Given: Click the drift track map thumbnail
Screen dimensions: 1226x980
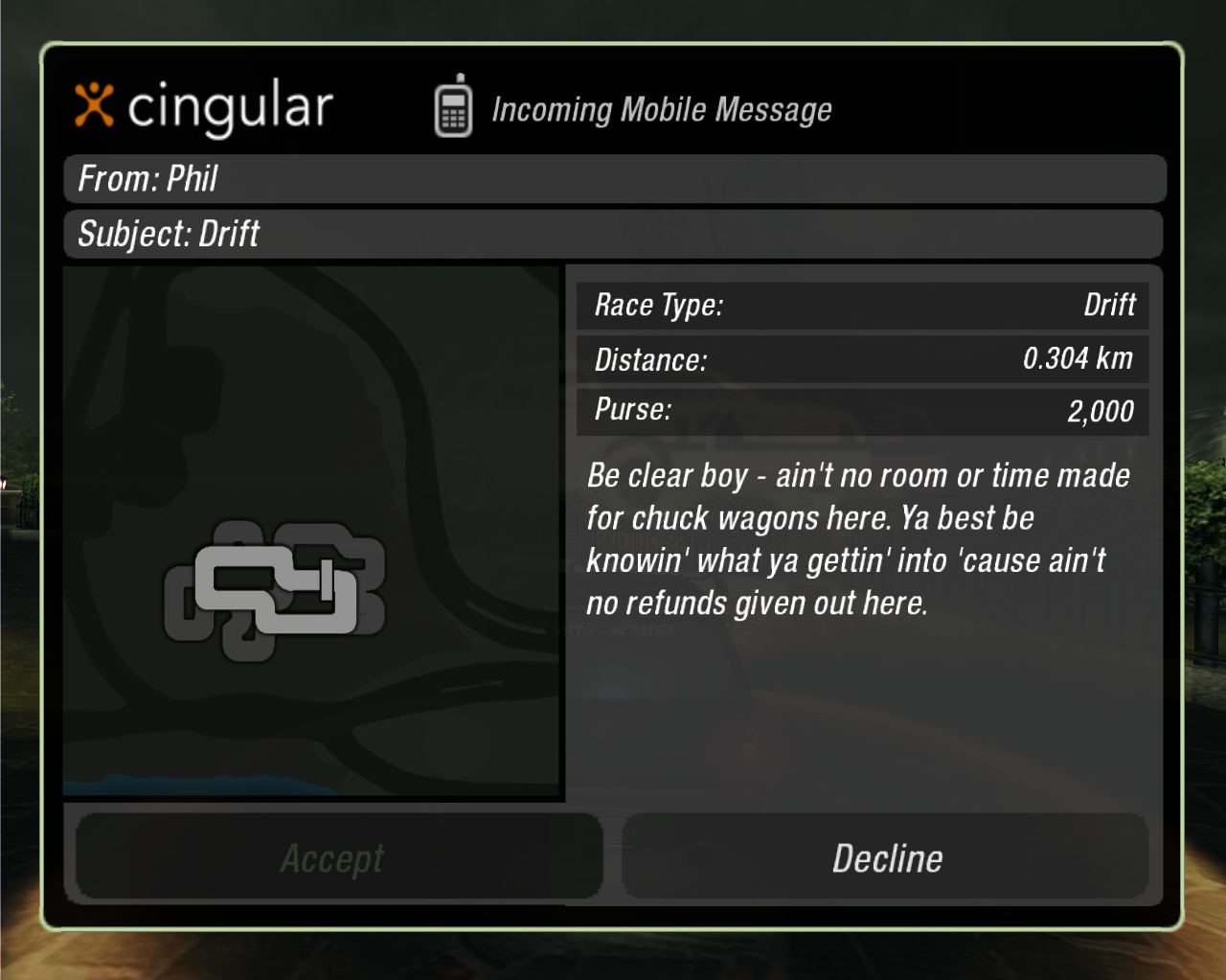Looking at the screenshot, I should [x=312, y=532].
